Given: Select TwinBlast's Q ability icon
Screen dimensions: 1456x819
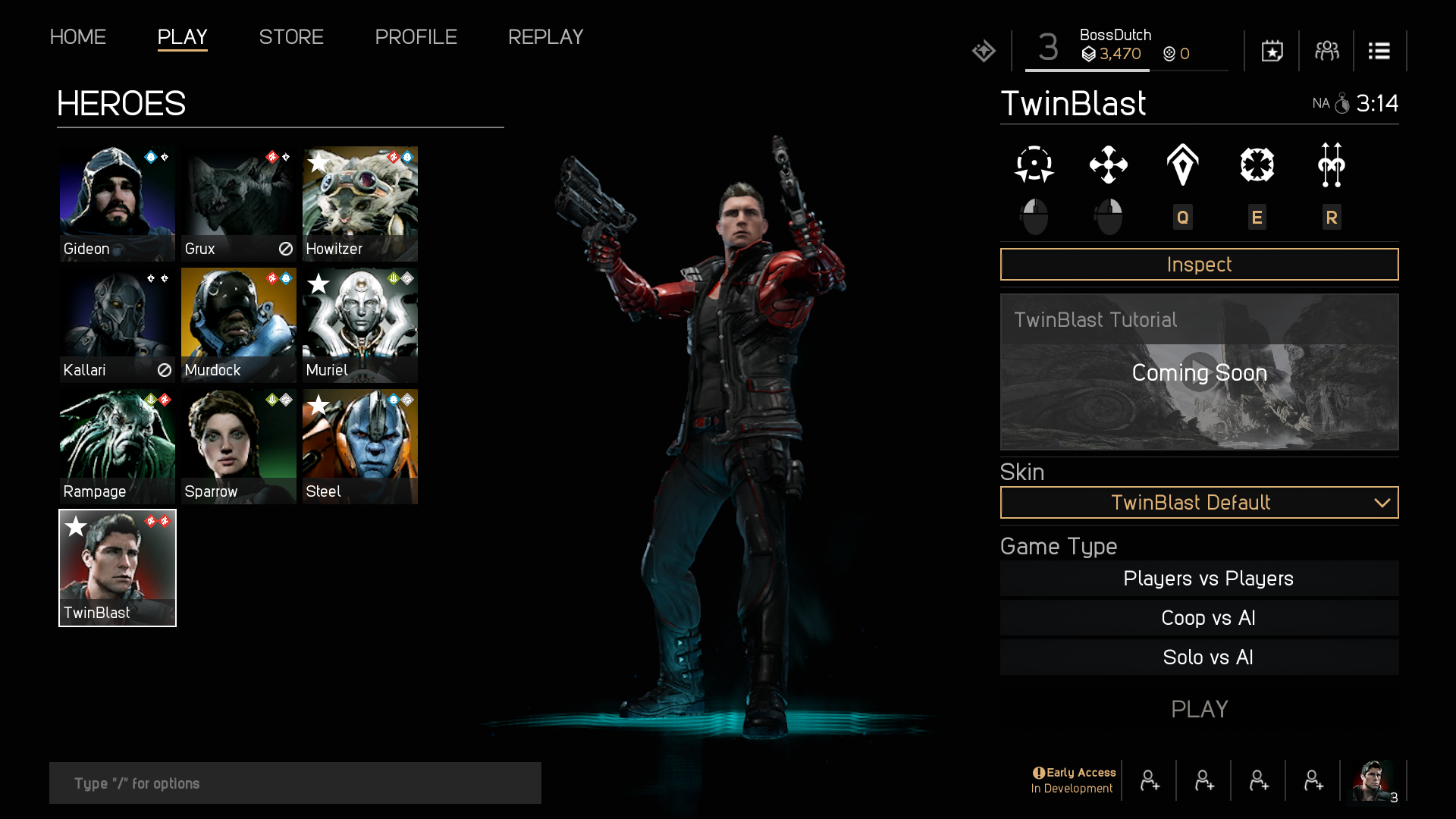Looking at the screenshot, I should (x=1183, y=165).
